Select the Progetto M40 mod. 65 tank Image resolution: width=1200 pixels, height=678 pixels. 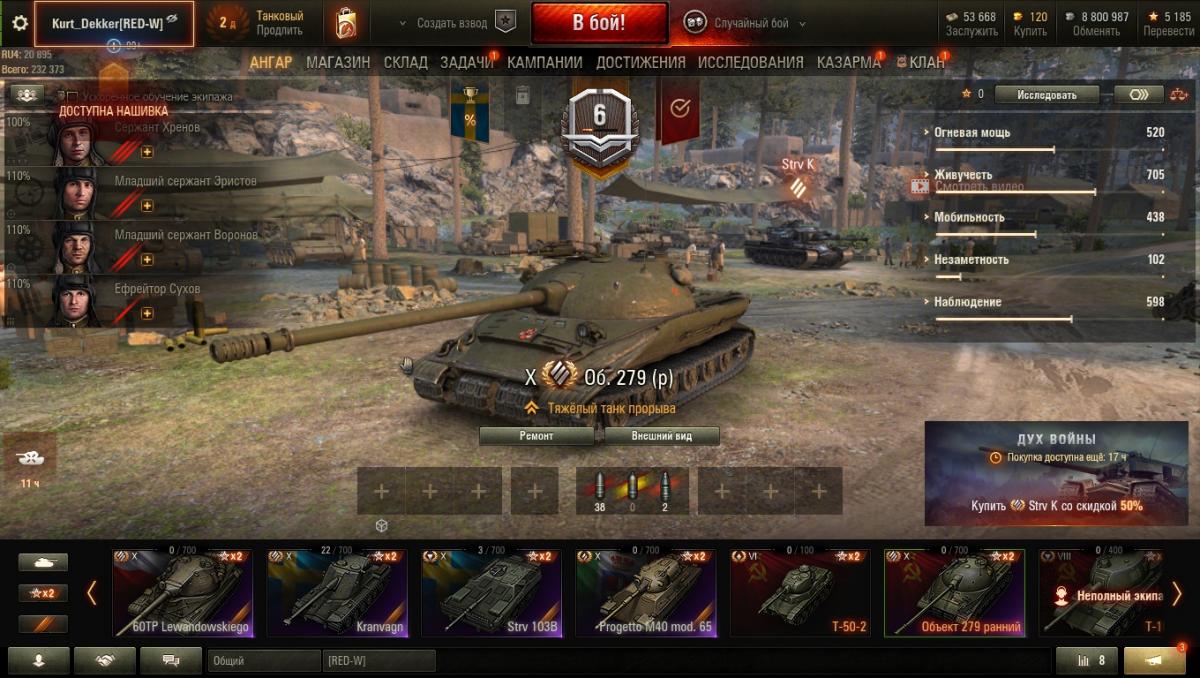pos(645,593)
